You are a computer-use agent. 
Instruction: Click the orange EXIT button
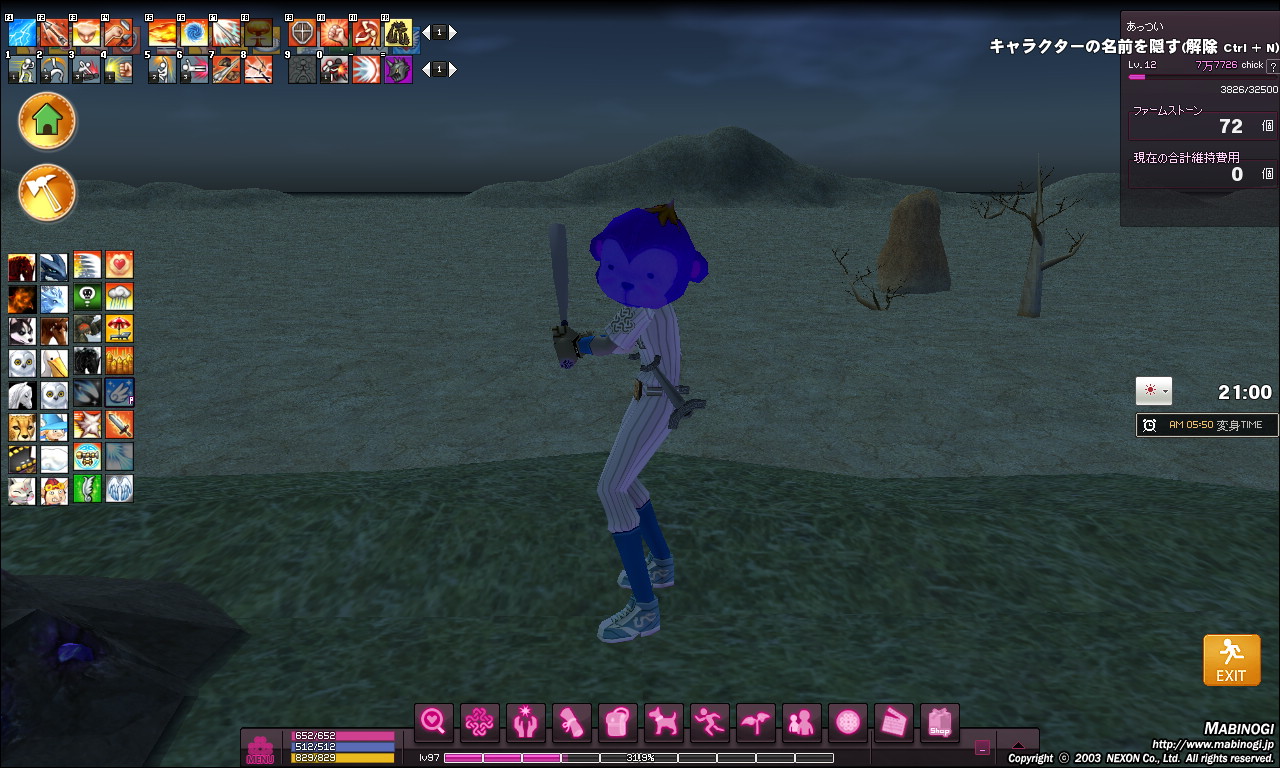tap(1231, 660)
